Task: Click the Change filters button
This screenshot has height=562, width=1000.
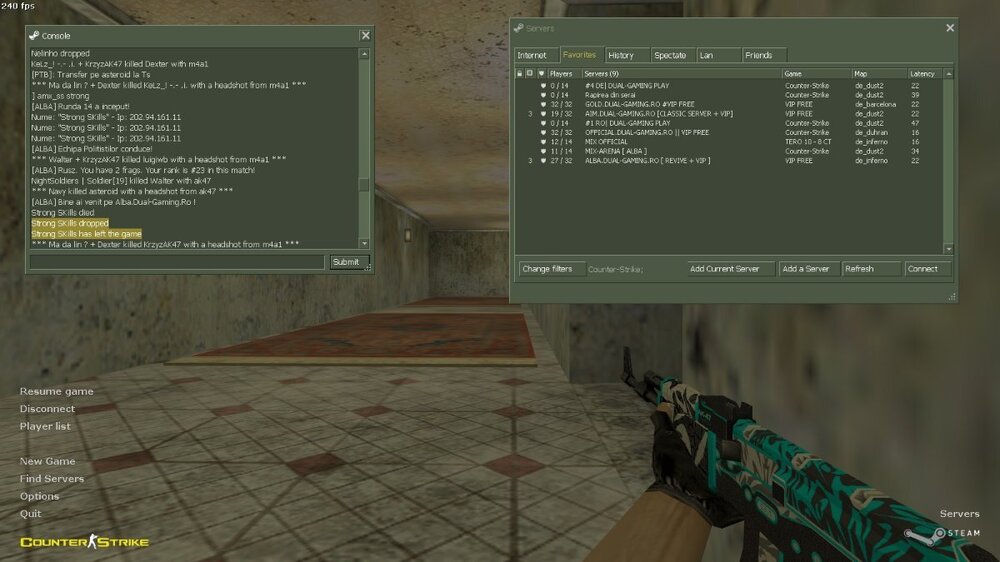Action: point(547,268)
